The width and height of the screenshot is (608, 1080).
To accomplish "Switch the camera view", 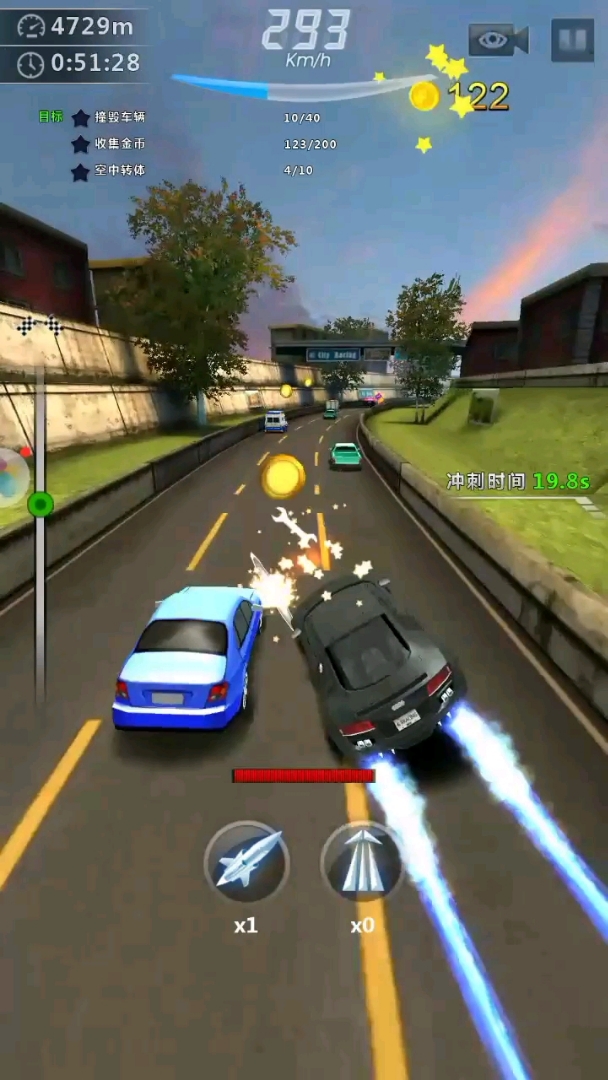I will point(498,40).
